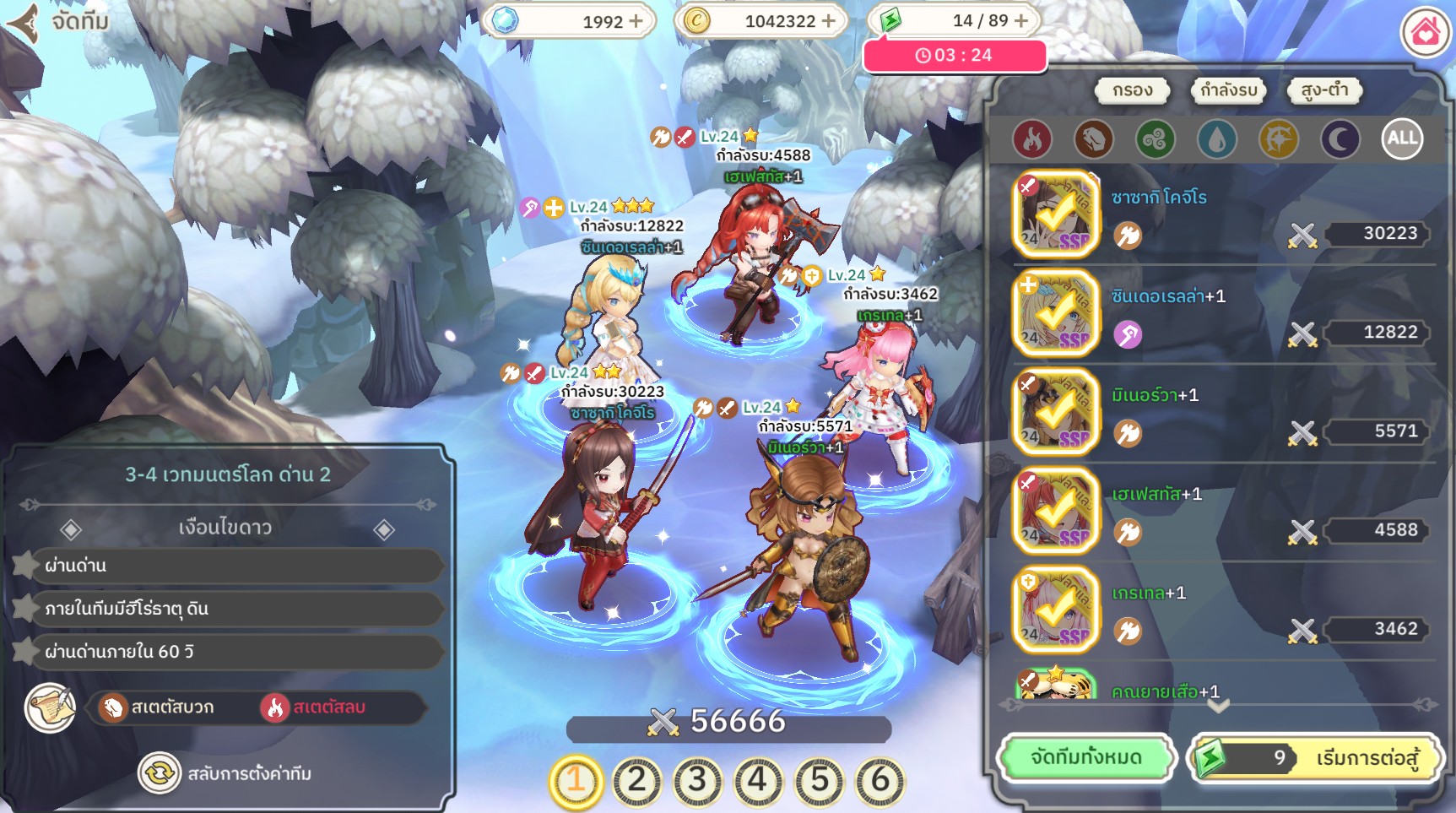Image resolution: width=1456 pixels, height=813 pixels.
Task: Open the กรอง filter button
Action: click(1132, 90)
